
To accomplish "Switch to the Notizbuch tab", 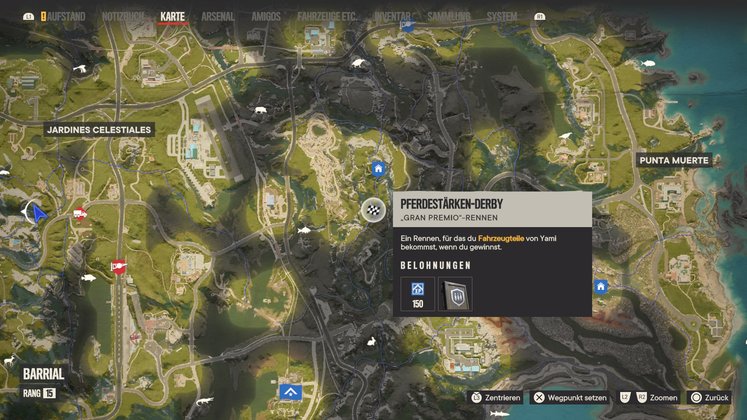I will (124, 17).
